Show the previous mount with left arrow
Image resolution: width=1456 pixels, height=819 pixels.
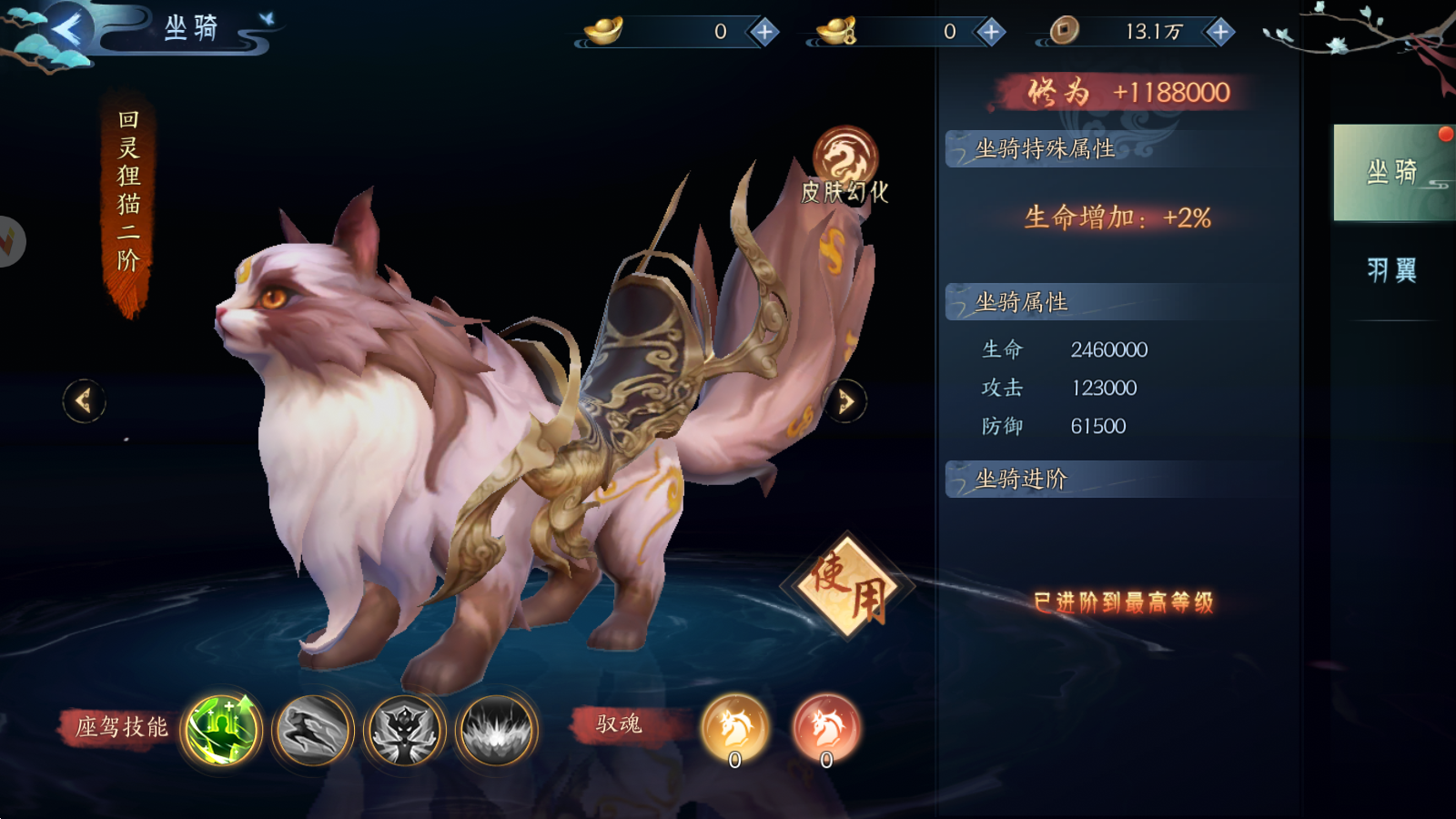pyautogui.click(x=84, y=400)
